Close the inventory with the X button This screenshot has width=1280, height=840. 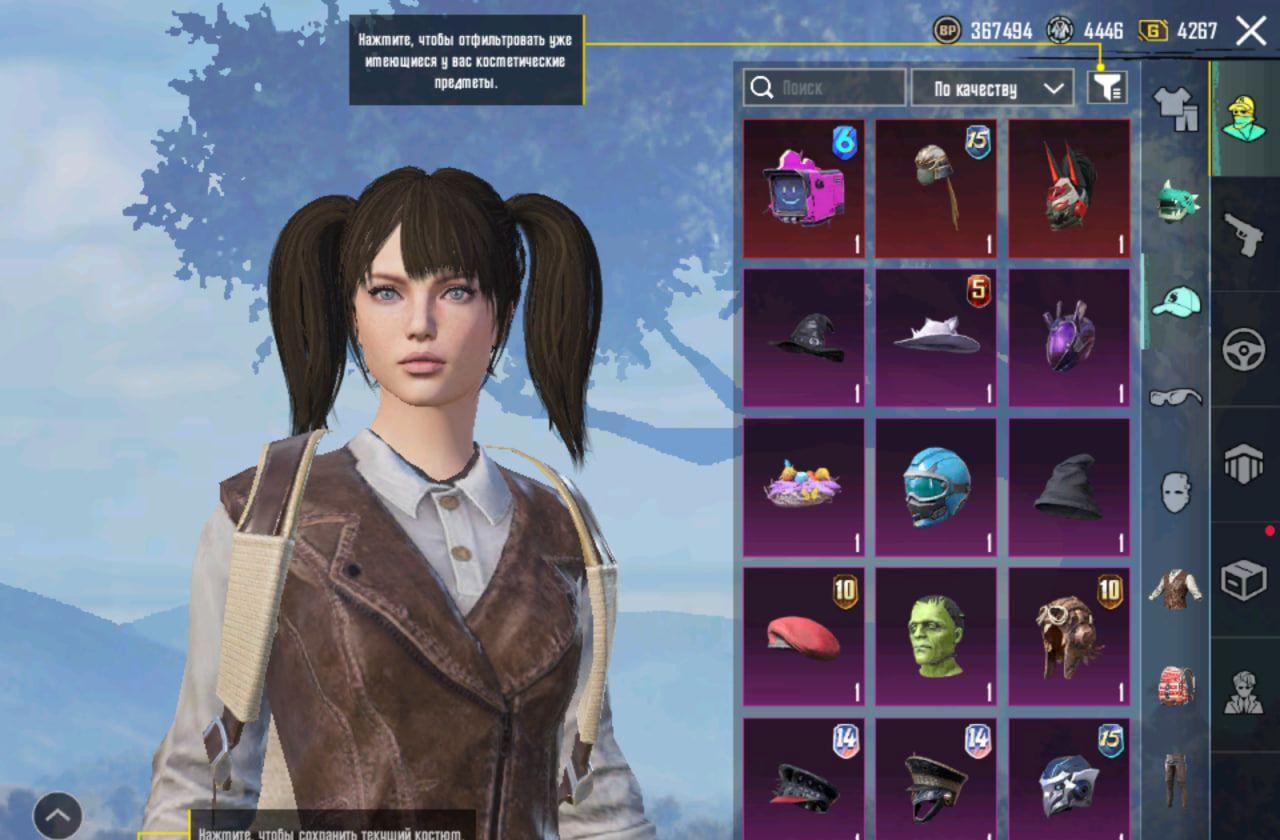tap(1251, 31)
